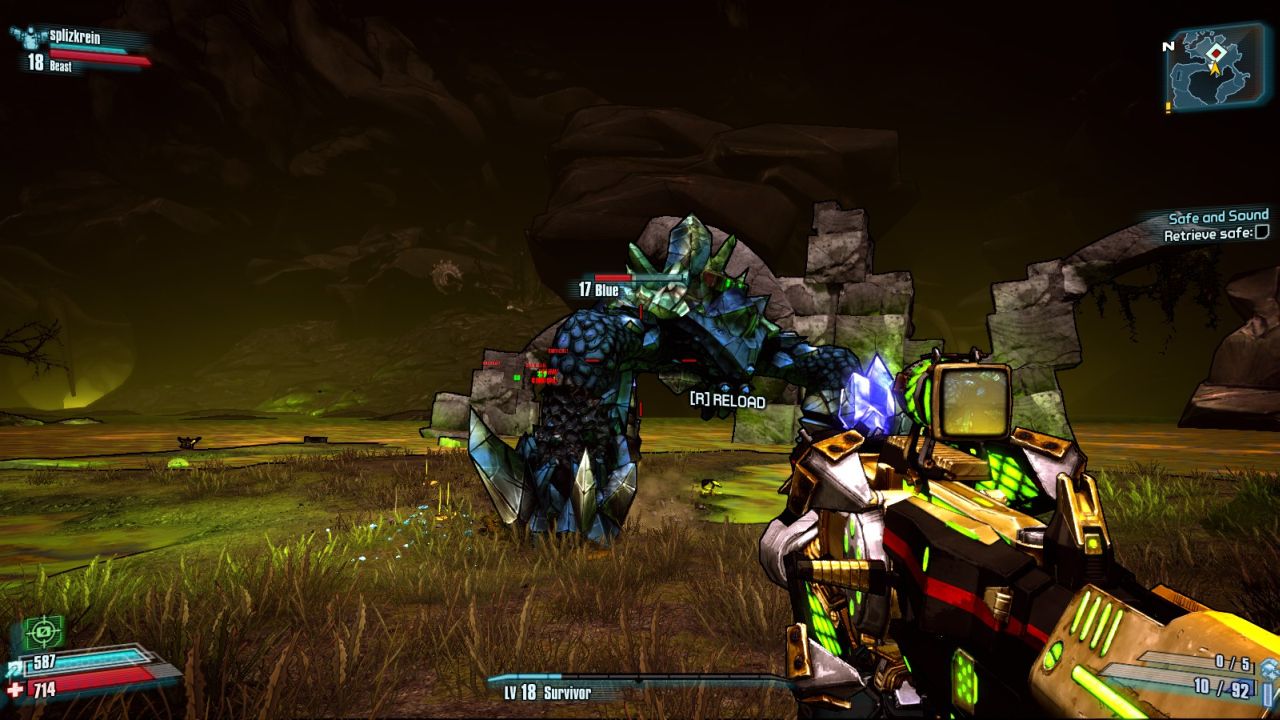Select the Safe and Sound mission tracker
This screenshot has height=720, width=1280.
click(x=1218, y=216)
